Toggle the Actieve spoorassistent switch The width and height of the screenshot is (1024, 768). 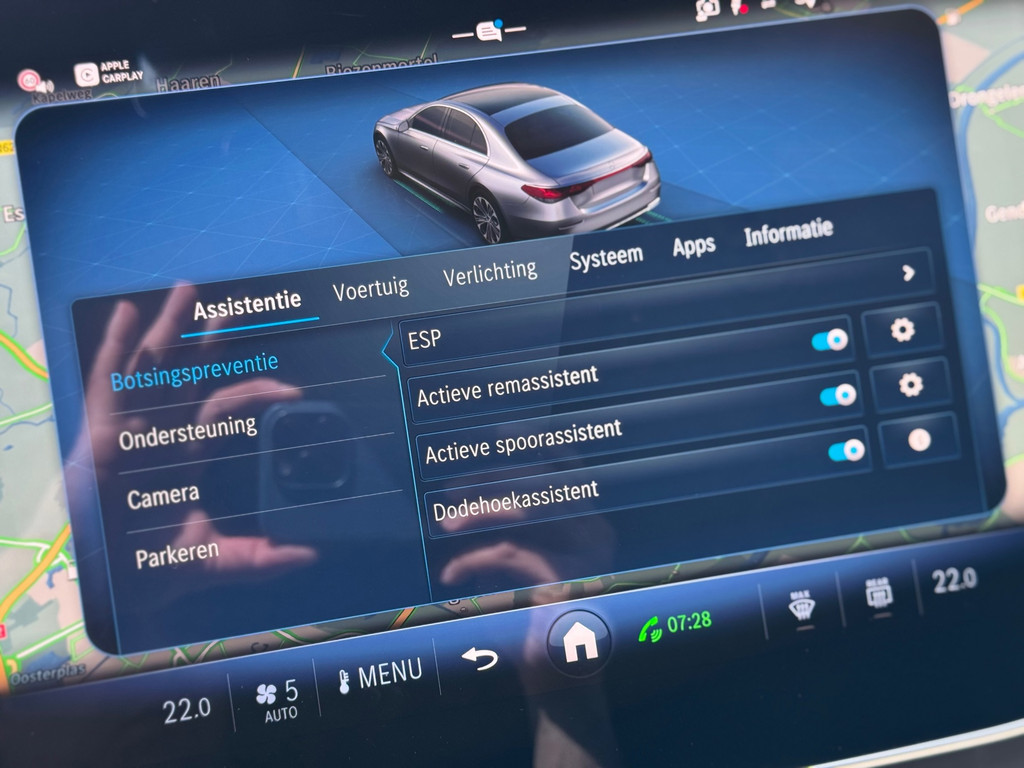[x=846, y=451]
